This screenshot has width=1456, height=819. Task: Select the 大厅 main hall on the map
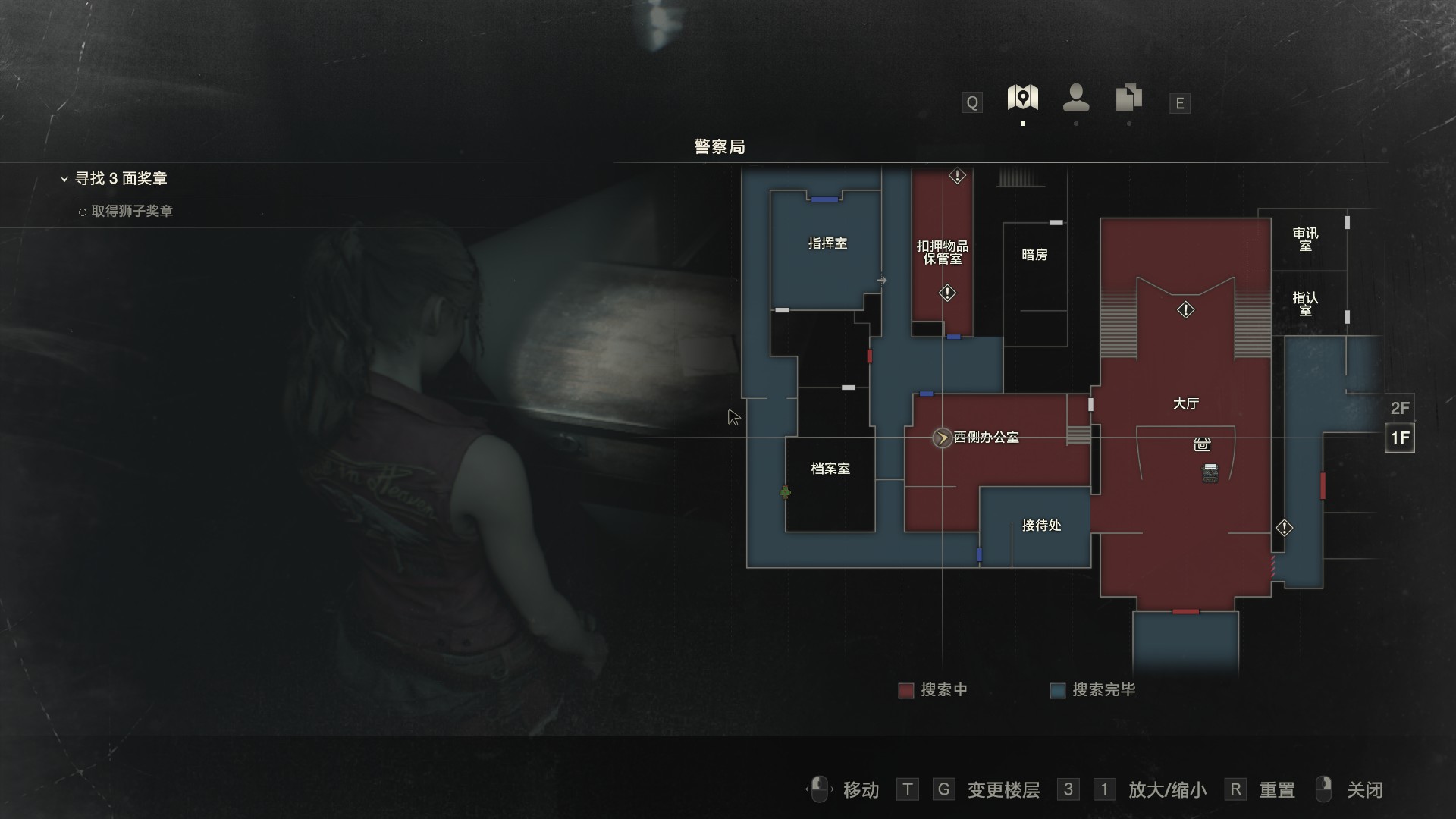point(1185,404)
